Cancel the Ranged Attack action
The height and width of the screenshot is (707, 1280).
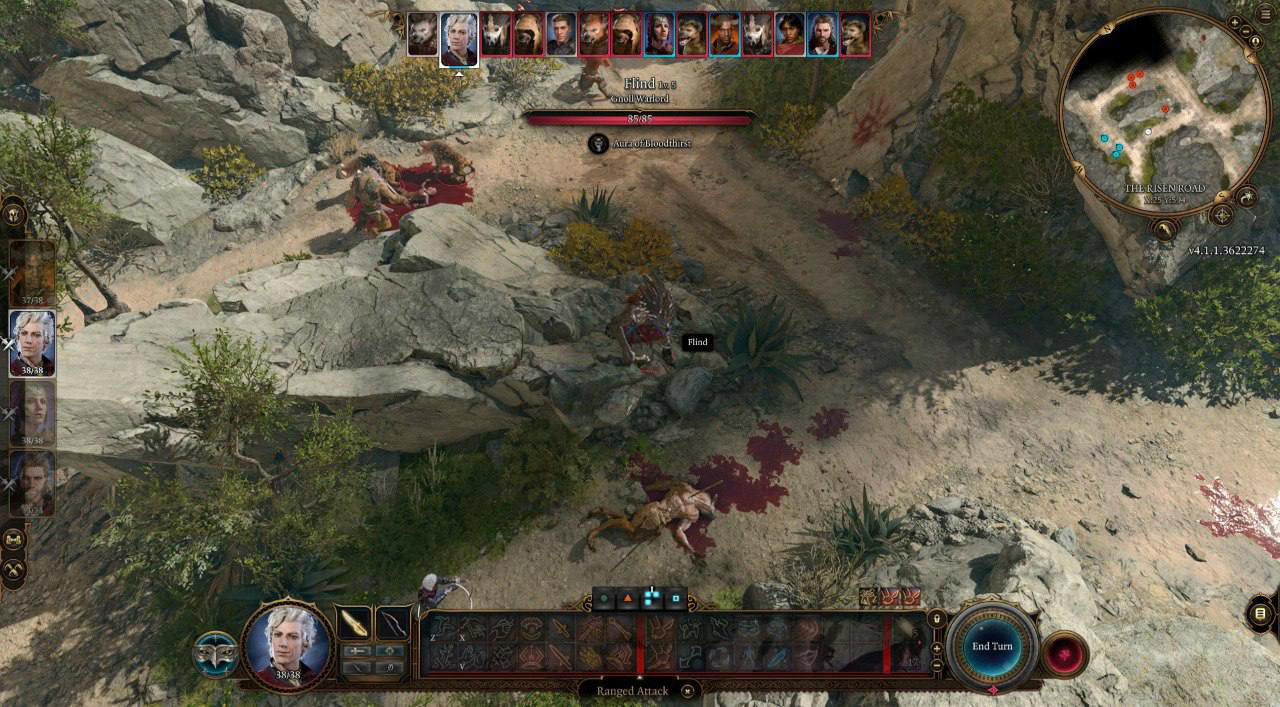coord(688,690)
